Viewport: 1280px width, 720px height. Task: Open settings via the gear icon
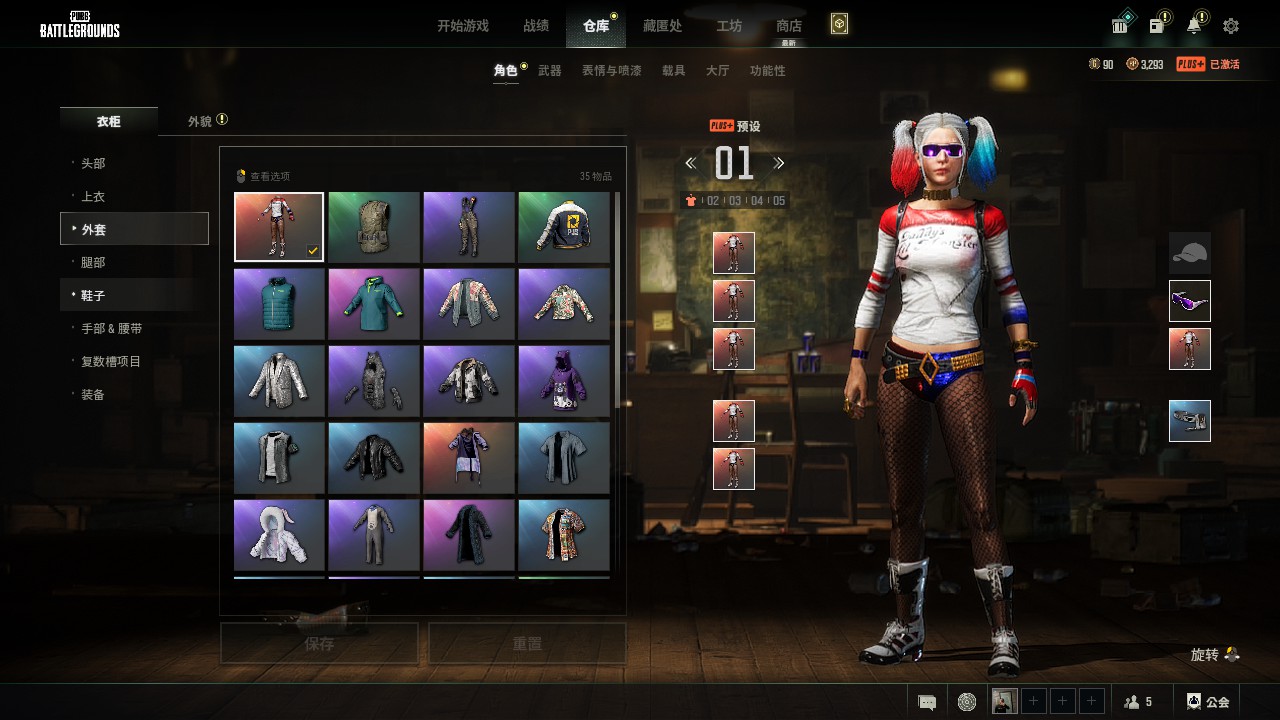point(1231,26)
